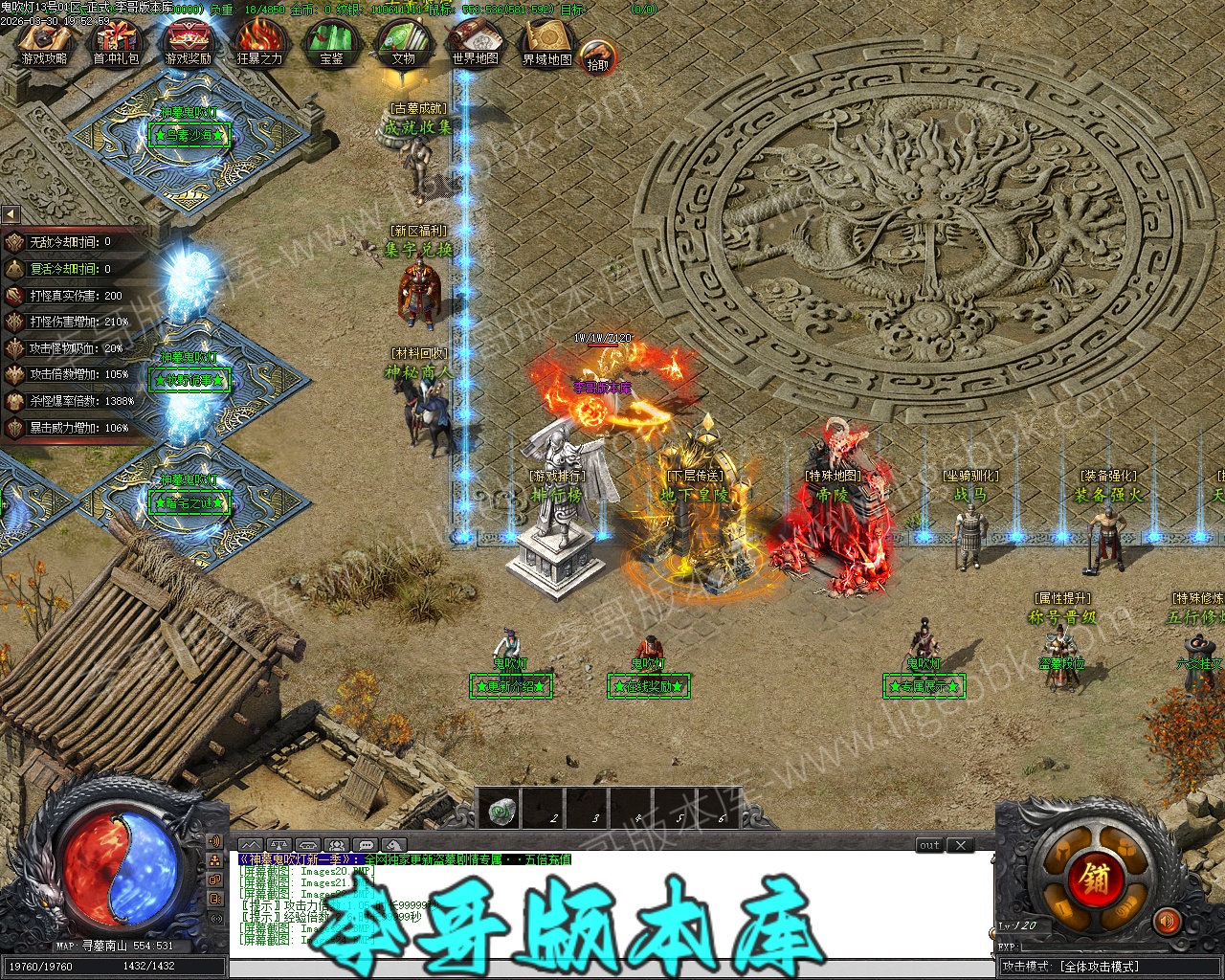Collapse the buff stats panel with the arrow

point(11,214)
